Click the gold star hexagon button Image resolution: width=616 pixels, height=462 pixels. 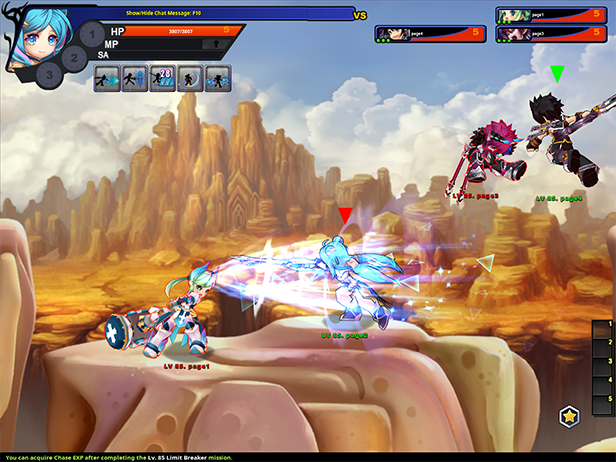[x=569, y=414]
